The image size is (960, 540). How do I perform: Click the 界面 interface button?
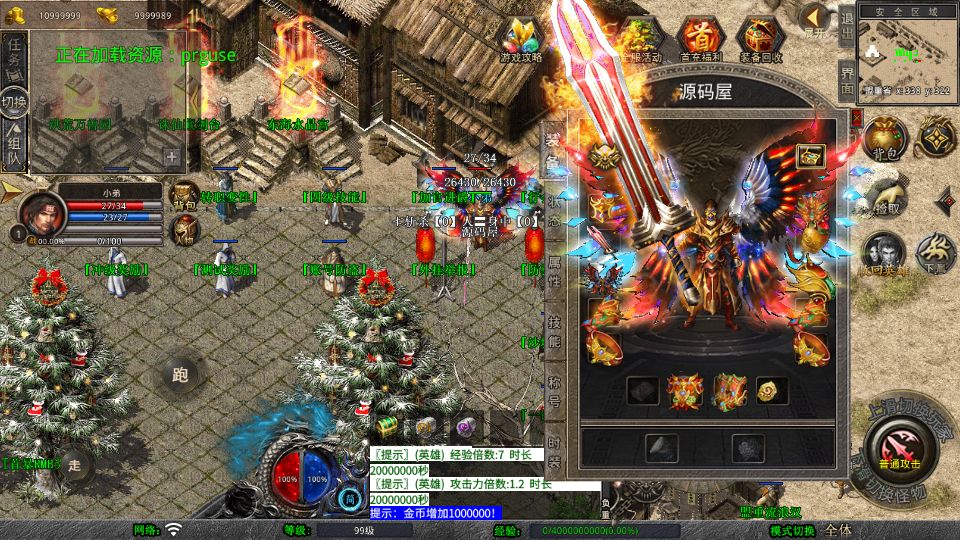click(x=846, y=80)
